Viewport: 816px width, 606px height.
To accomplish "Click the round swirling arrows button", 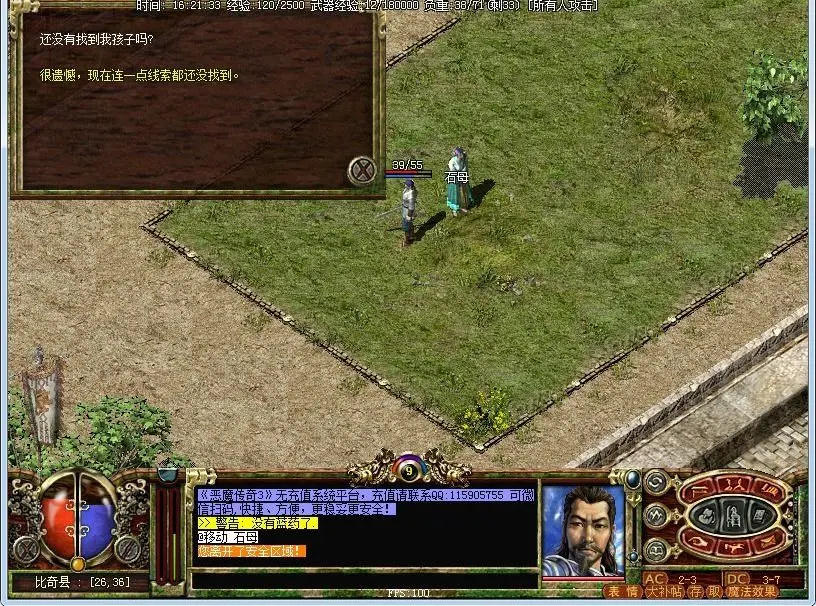I will coord(656,484).
